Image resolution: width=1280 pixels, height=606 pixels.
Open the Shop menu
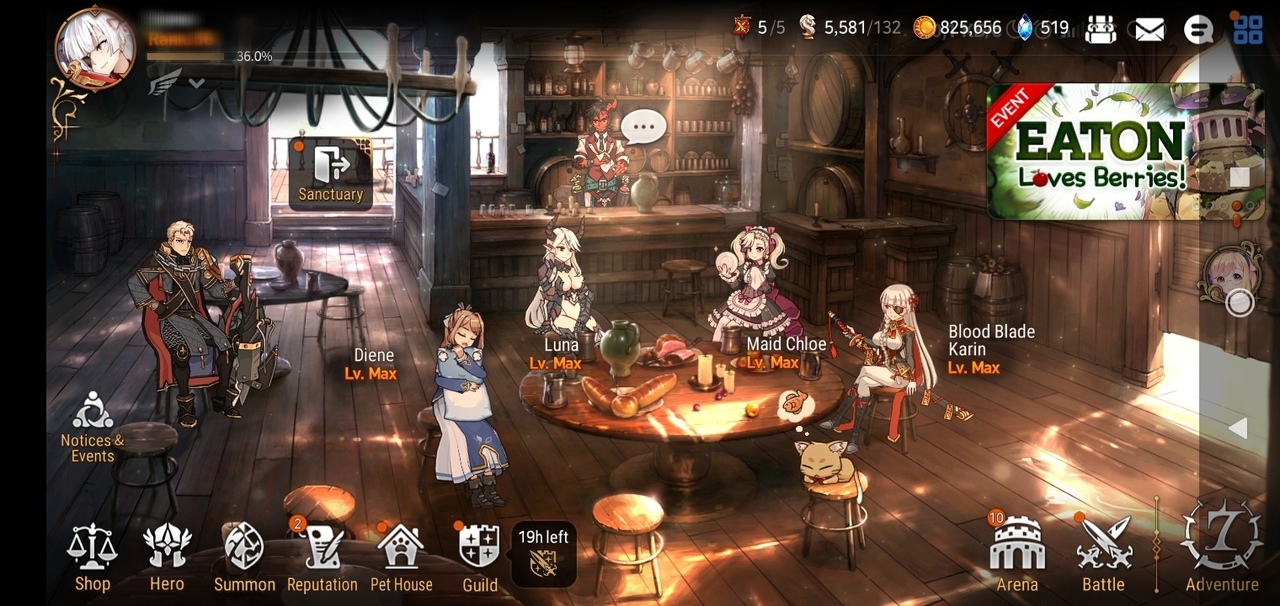click(x=92, y=558)
